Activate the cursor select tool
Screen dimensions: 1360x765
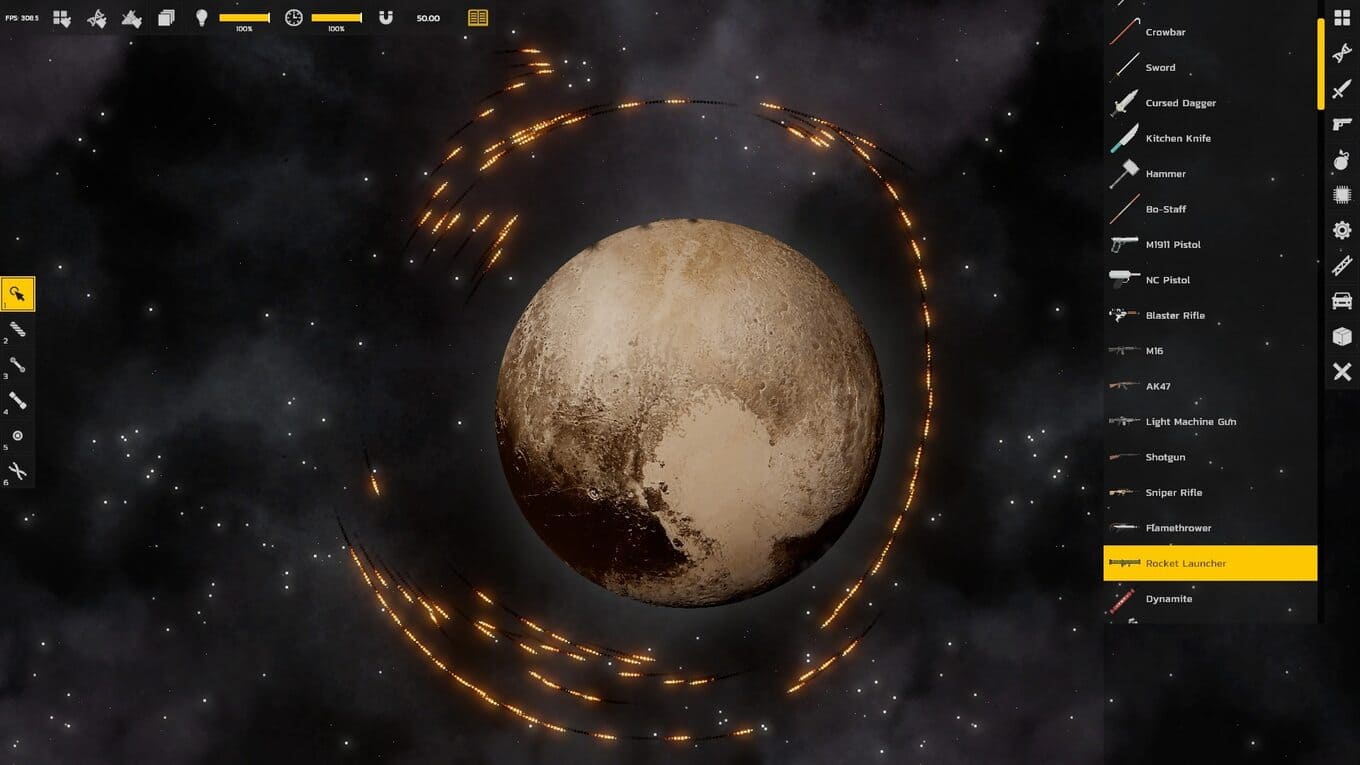click(x=18, y=294)
